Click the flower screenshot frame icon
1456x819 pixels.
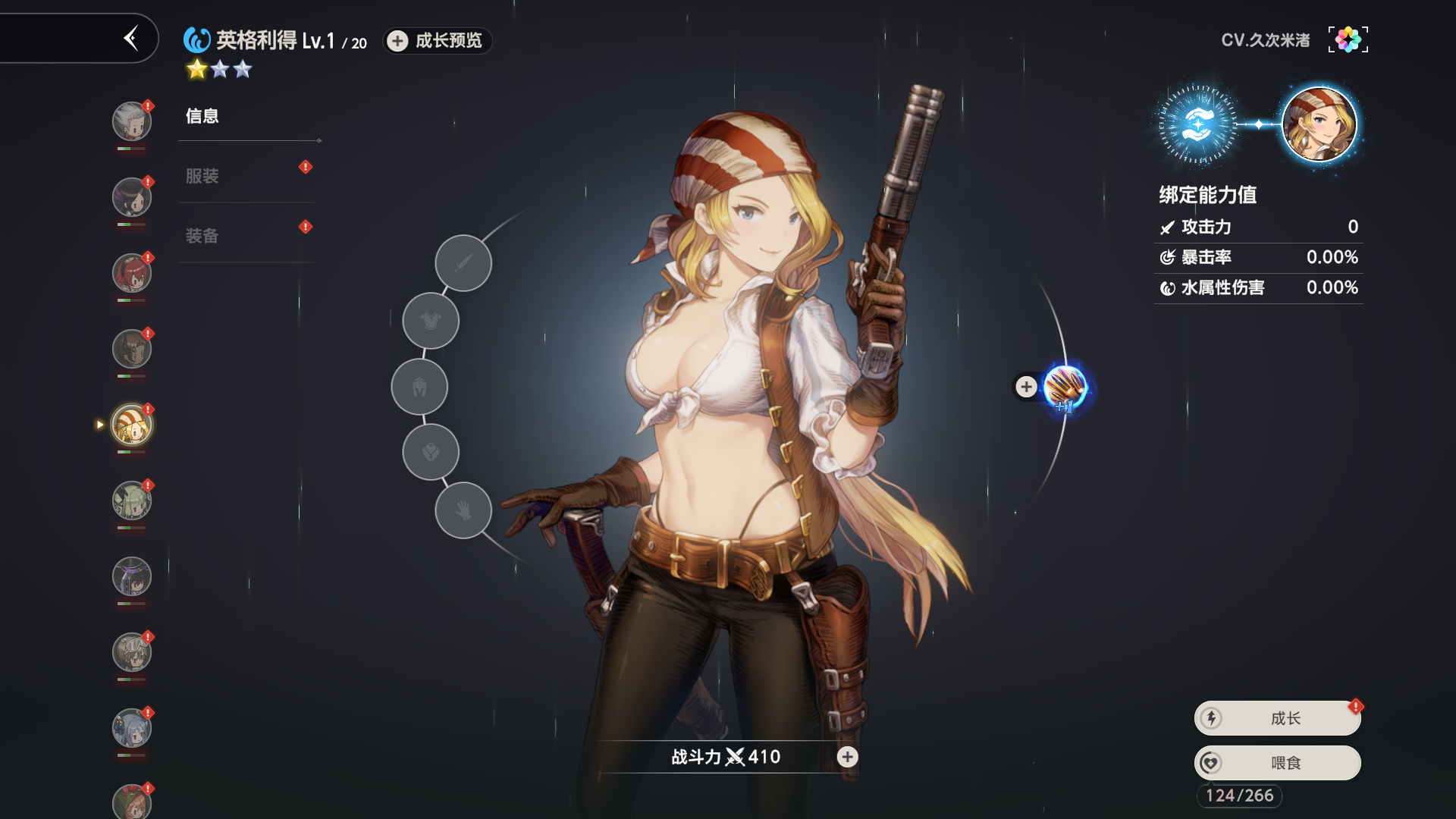pos(1348,39)
